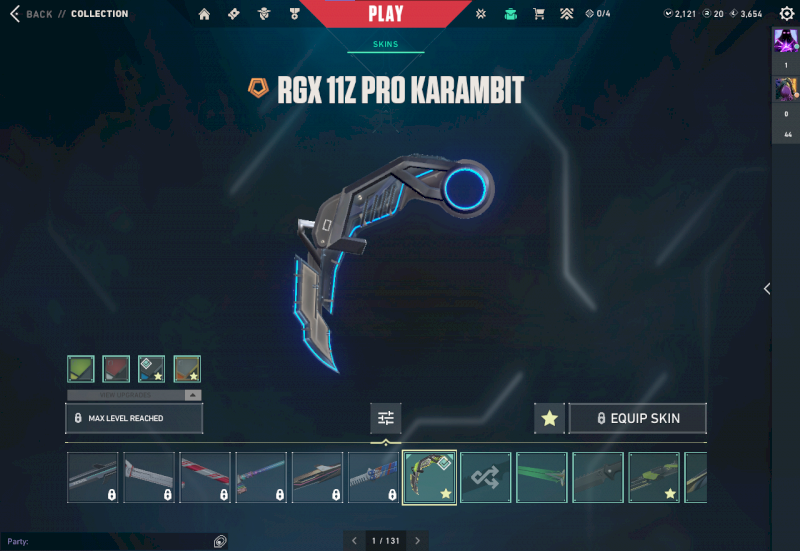The width and height of the screenshot is (800, 551).
Task: Select the highlighted RGX Karambit skin tile
Action: click(430, 476)
